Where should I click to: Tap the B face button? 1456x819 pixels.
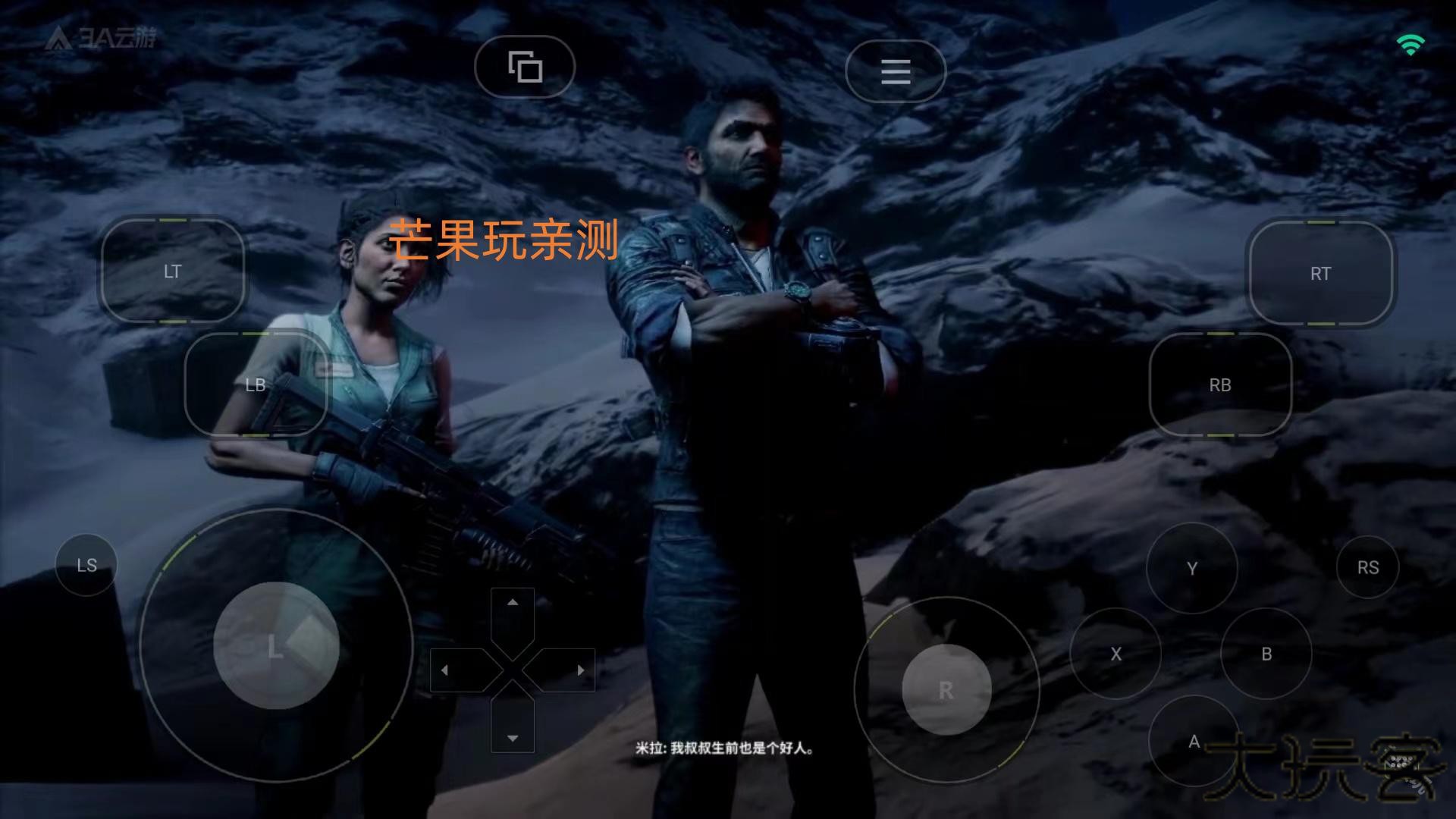[1265, 654]
